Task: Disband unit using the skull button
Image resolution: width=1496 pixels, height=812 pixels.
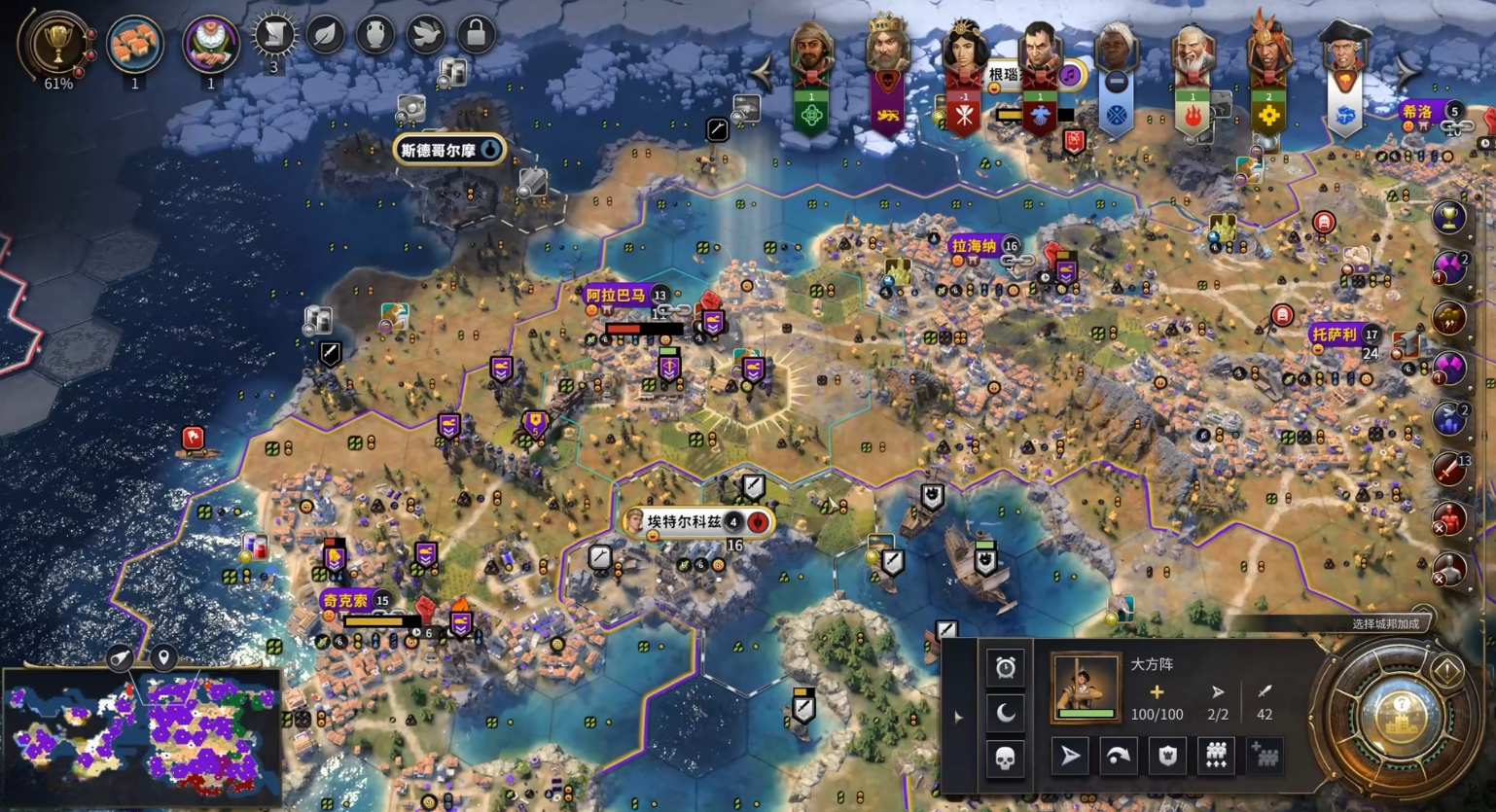Action: point(1006,758)
